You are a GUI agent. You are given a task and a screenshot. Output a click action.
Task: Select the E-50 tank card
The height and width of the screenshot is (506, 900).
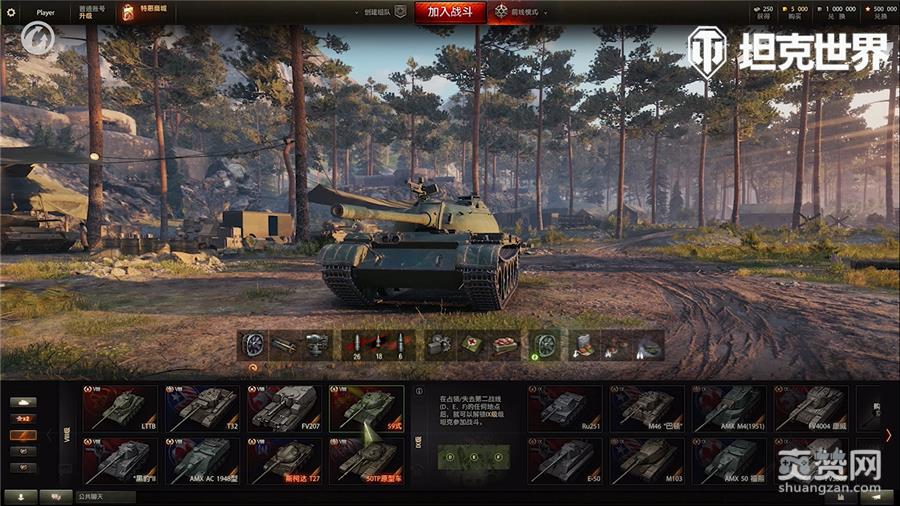[565, 460]
